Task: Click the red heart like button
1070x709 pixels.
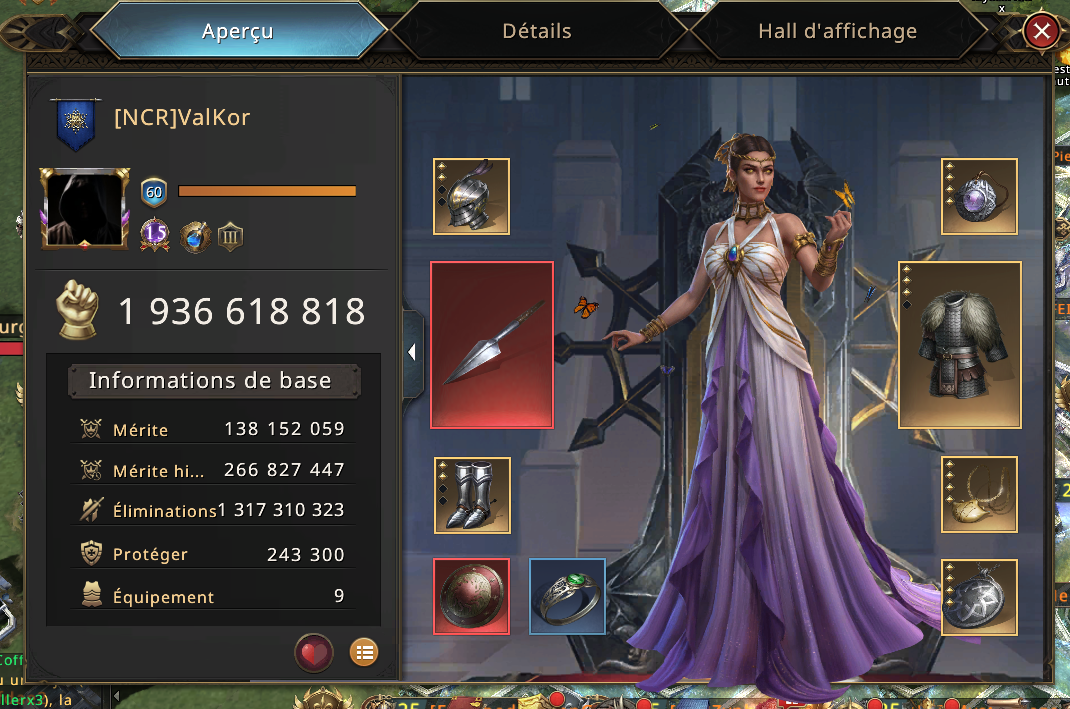Action: click(314, 653)
